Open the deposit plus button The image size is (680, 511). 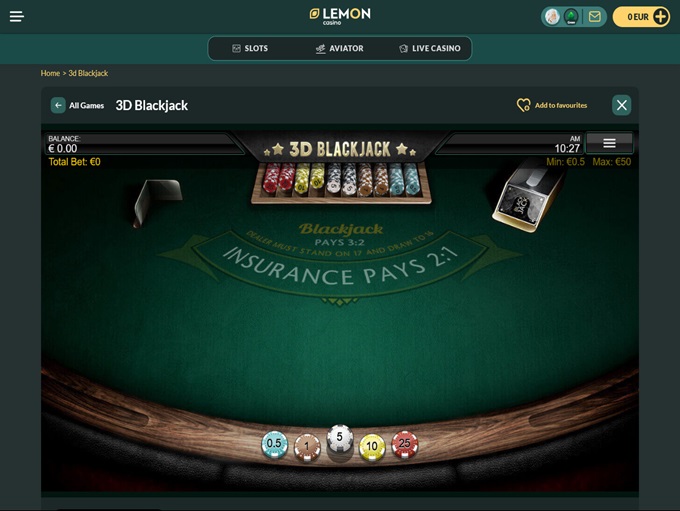pyautogui.click(x=660, y=17)
